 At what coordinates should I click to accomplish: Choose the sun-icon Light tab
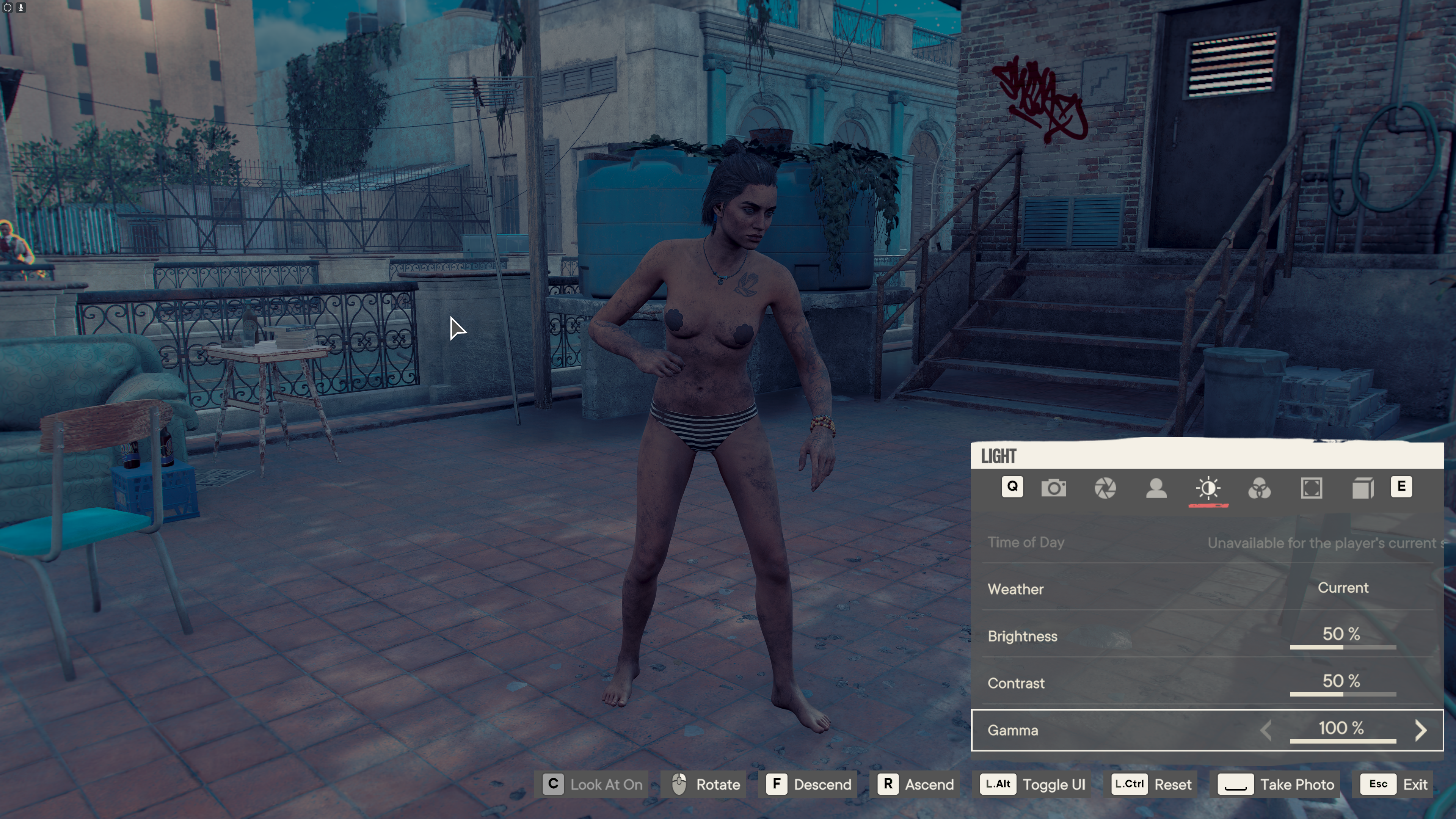tap(1208, 488)
